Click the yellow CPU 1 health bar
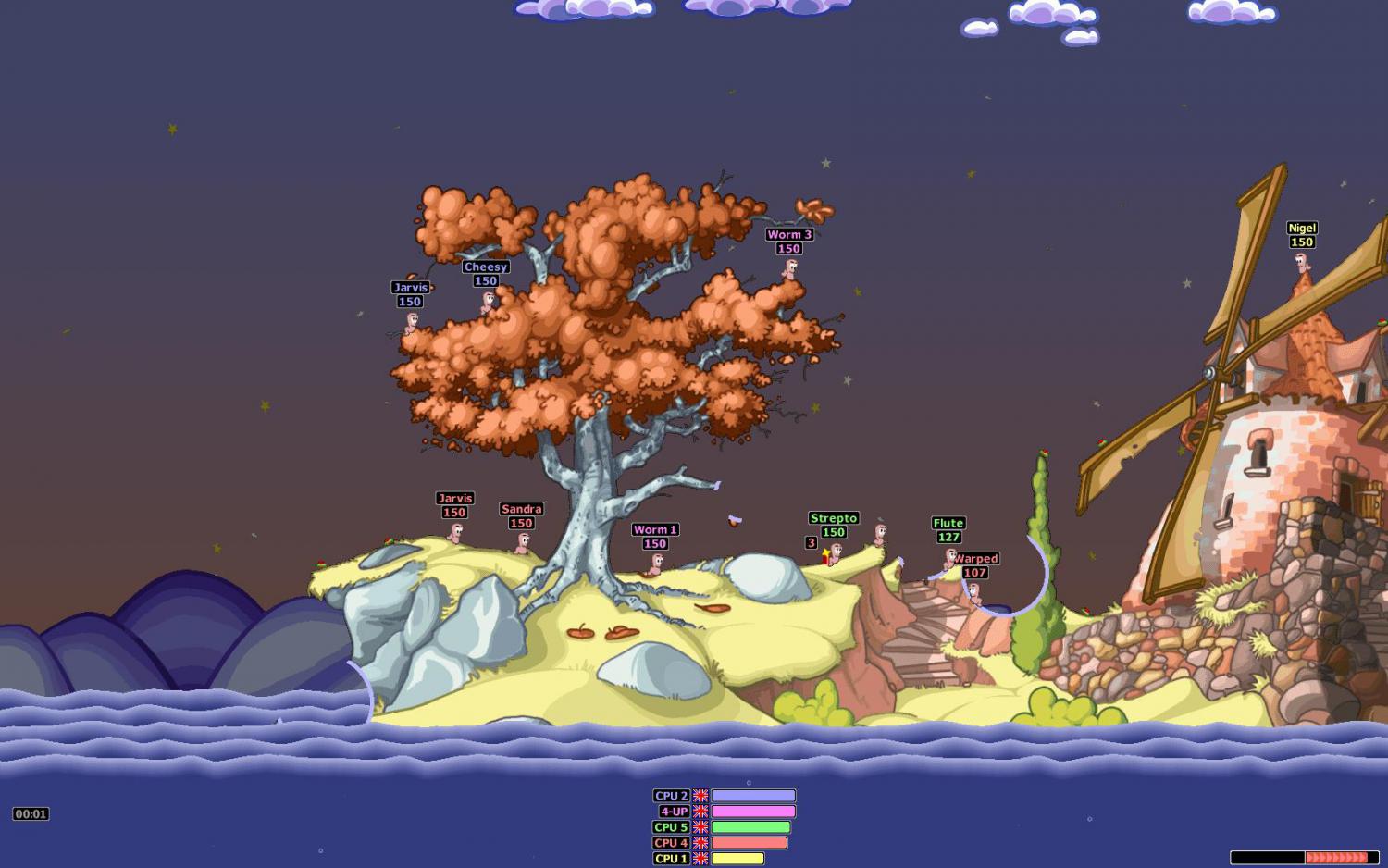Screen dimensions: 1388x868 [737, 859]
